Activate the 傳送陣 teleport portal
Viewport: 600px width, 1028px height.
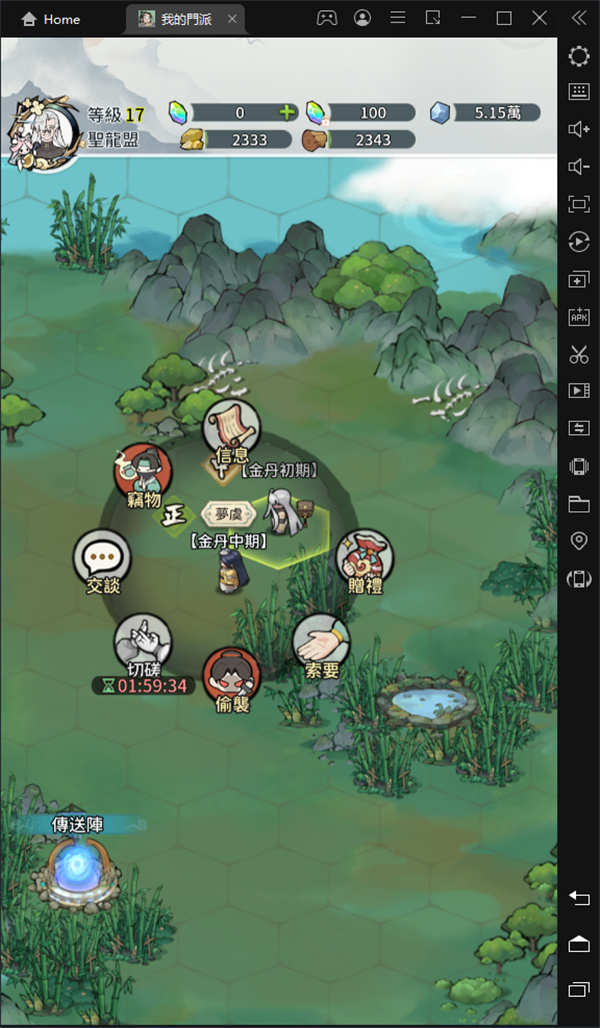[78, 866]
